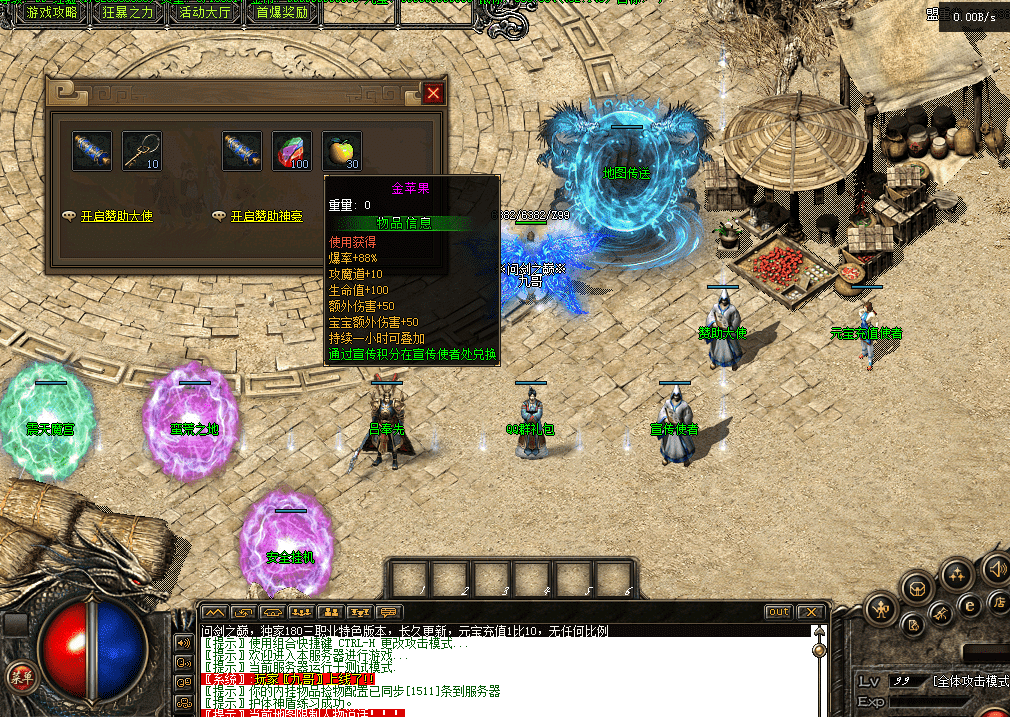Click the 开启赞助大使 link
The width and height of the screenshot is (1010, 717).
(x=116, y=216)
